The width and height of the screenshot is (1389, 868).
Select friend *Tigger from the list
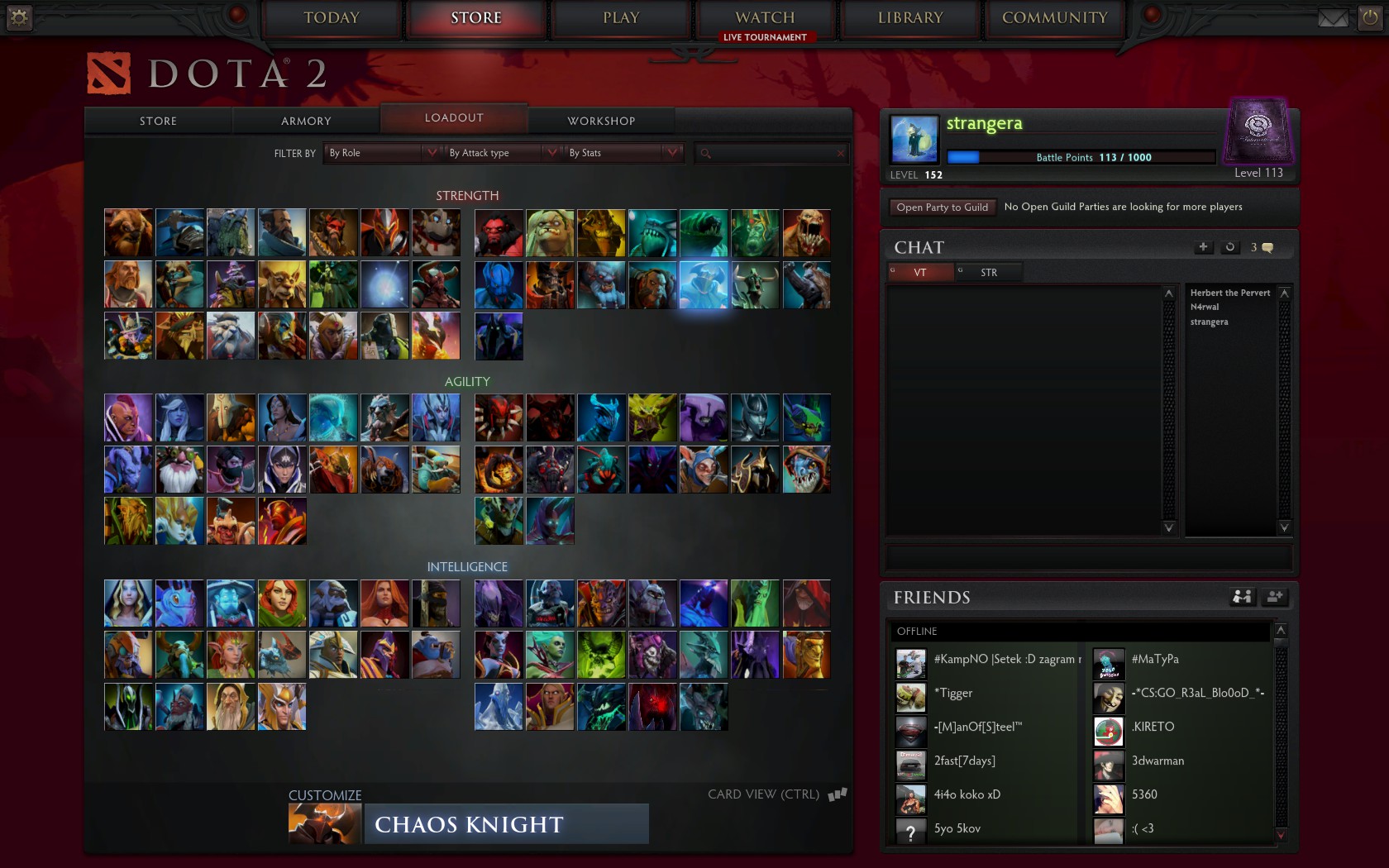pos(952,694)
